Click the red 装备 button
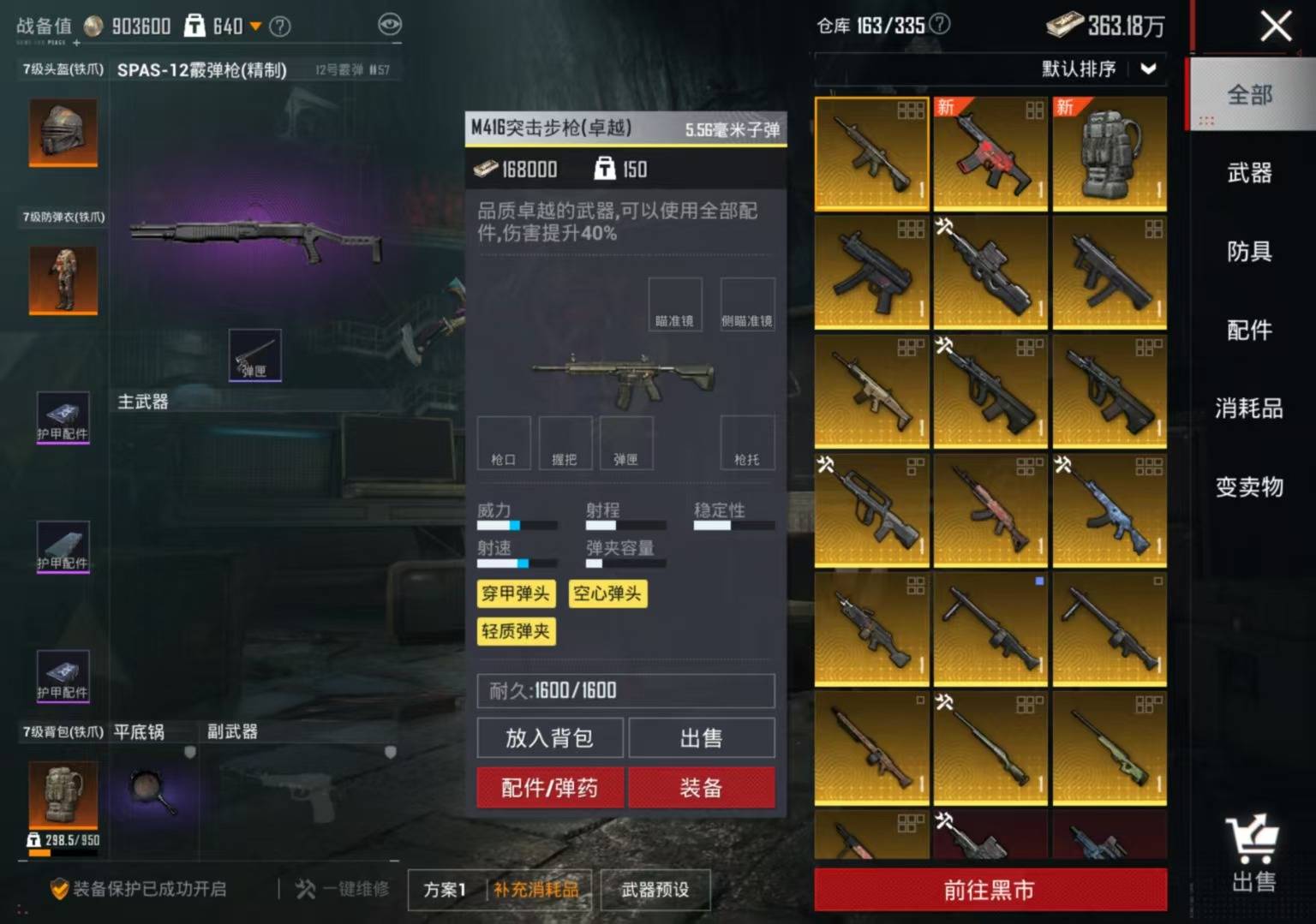The image size is (1316, 924). [701, 788]
